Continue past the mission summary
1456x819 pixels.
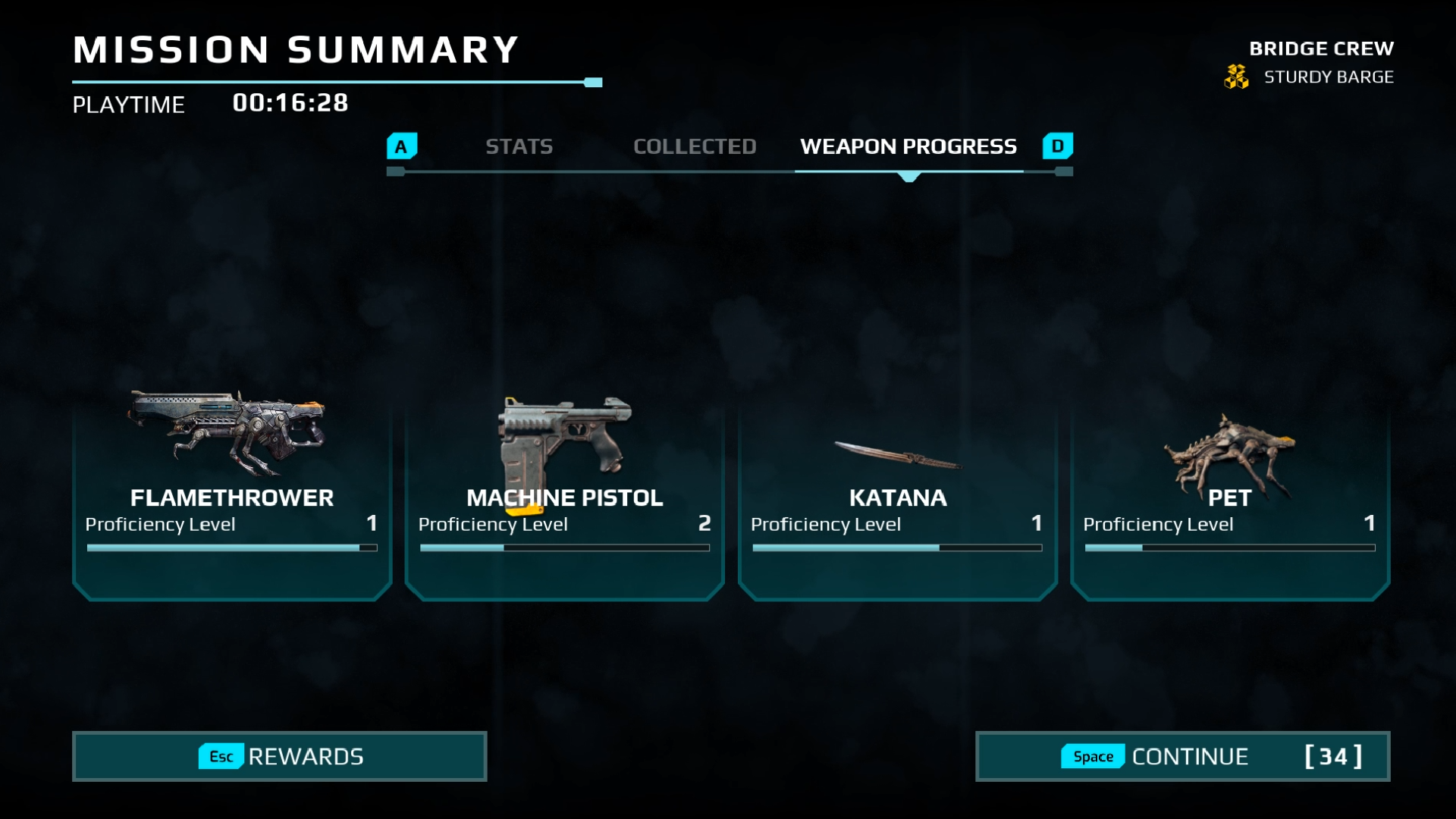tap(1181, 756)
